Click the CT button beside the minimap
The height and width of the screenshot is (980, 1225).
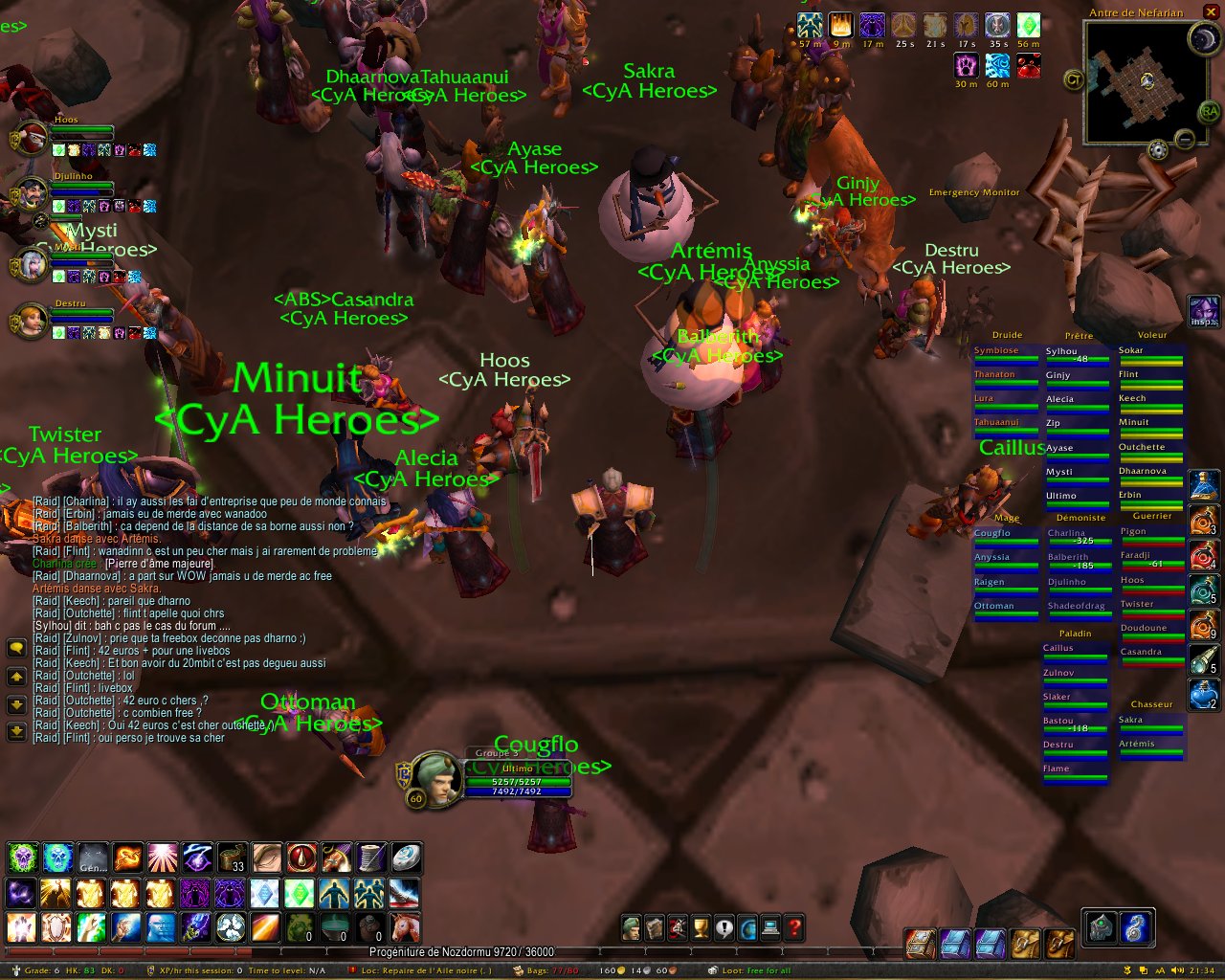[x=1074, y=80]
